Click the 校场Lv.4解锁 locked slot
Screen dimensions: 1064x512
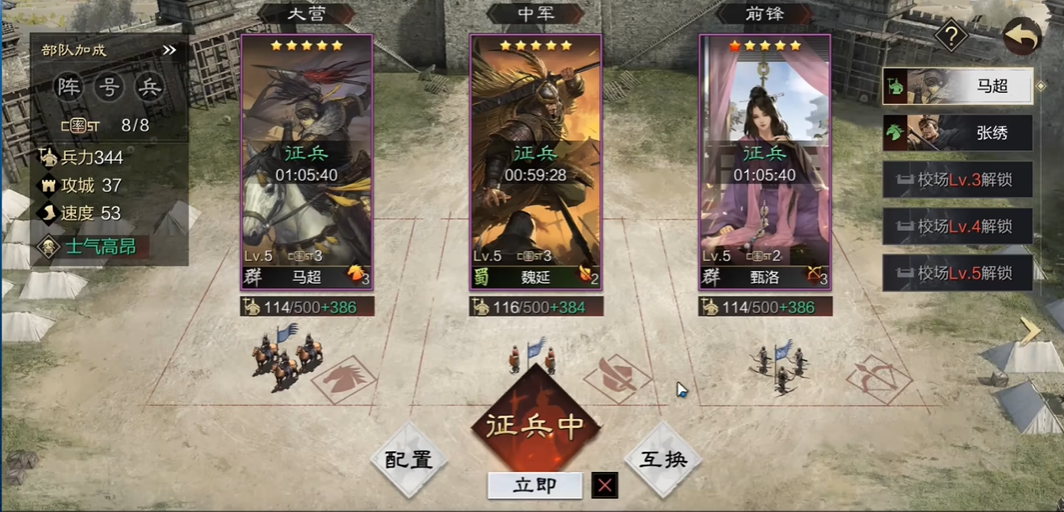(958, 226)
